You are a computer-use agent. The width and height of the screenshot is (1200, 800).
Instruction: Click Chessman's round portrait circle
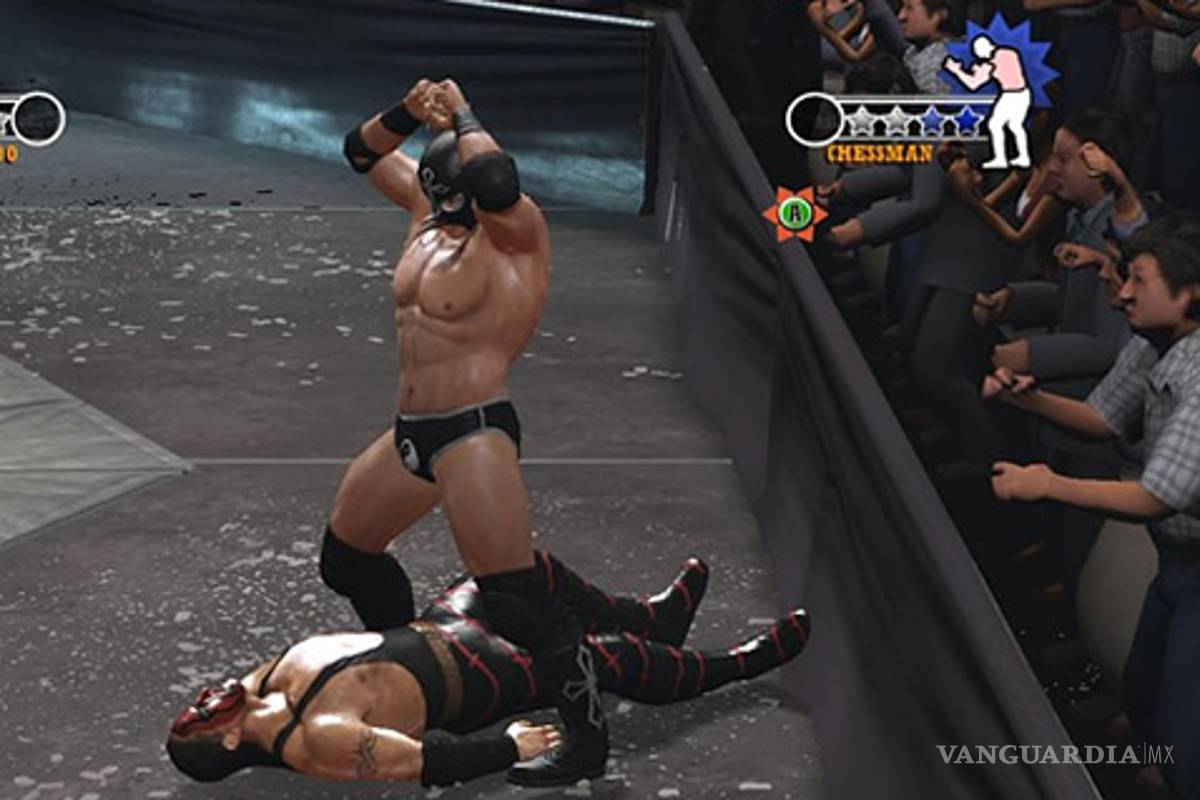click(x=814, y=120)
